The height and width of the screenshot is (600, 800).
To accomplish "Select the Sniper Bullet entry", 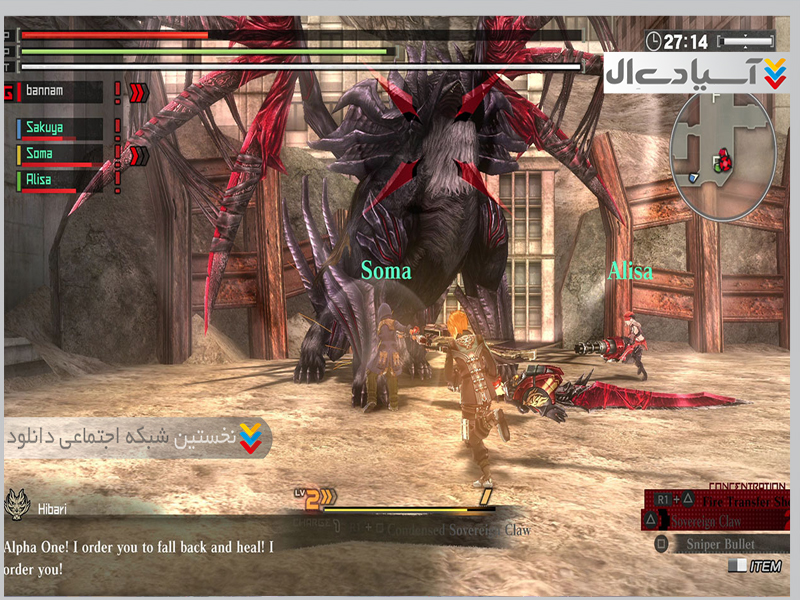I will (x=718, y=544).
